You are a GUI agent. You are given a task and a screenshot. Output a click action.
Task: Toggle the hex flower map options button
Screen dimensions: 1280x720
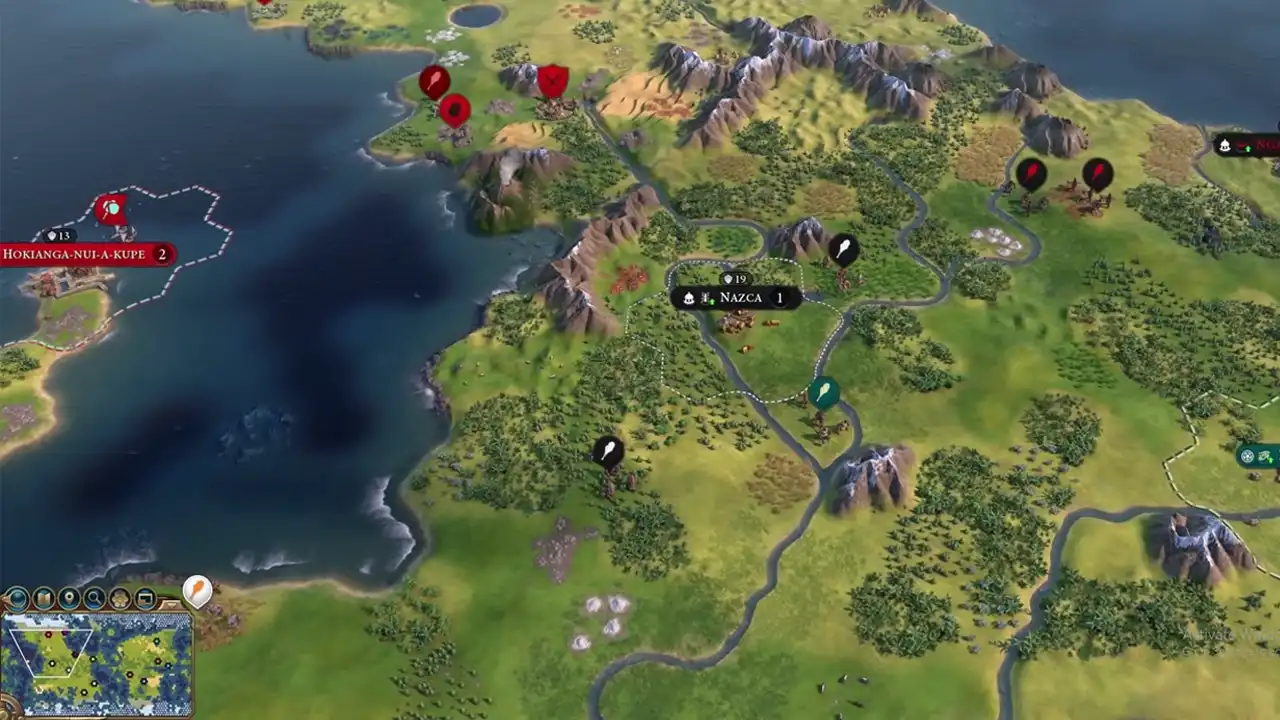point(120,599)
